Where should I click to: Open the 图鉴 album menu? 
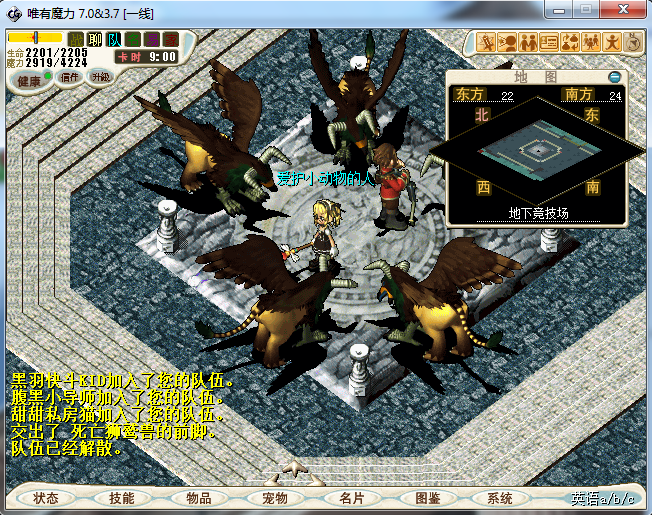(x=427, y=498)
